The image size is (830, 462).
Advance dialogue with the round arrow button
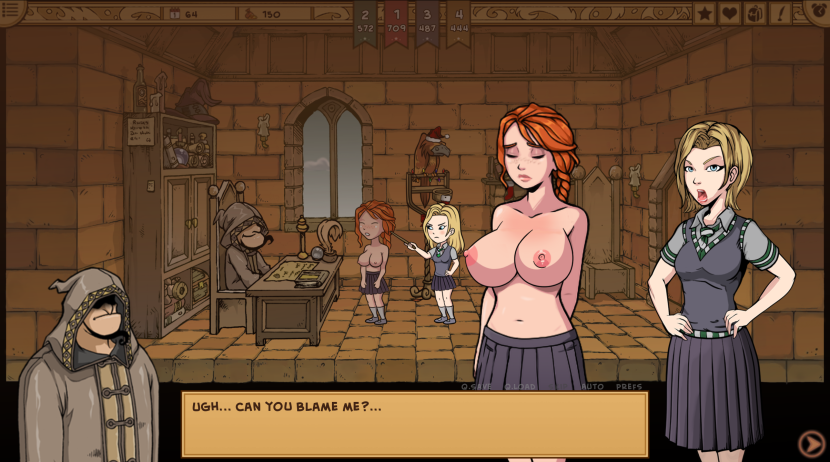(812, 443)
